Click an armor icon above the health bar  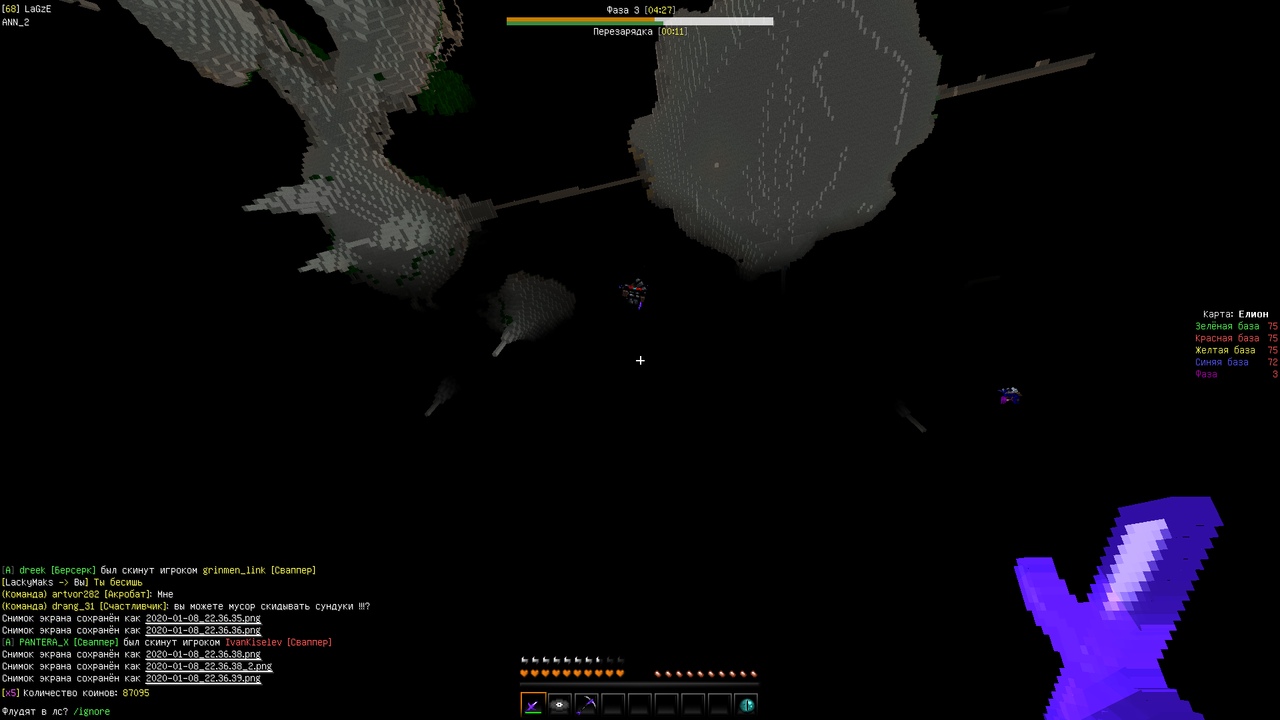[524, 659]
